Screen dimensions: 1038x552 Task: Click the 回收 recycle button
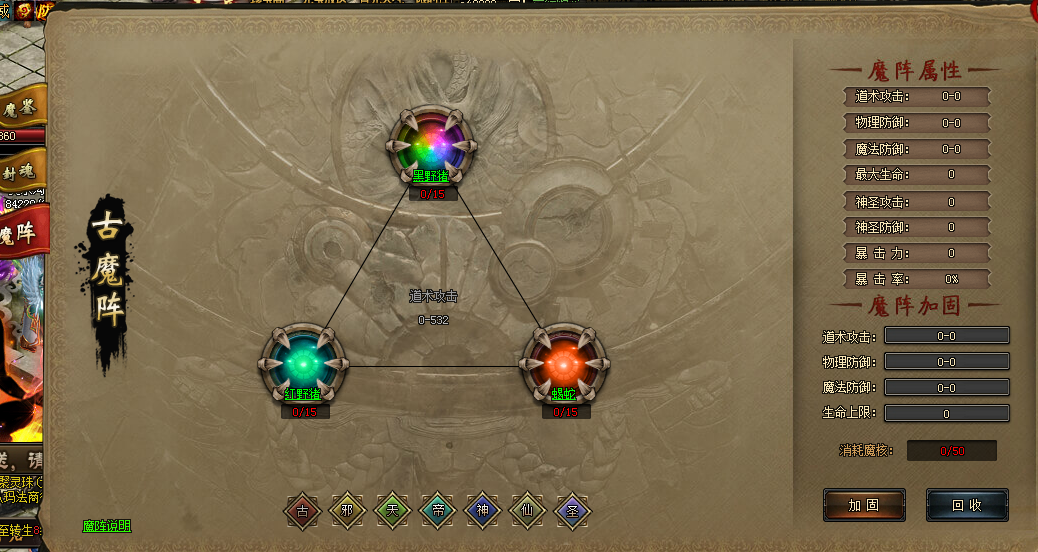click(x=966, y=505)
